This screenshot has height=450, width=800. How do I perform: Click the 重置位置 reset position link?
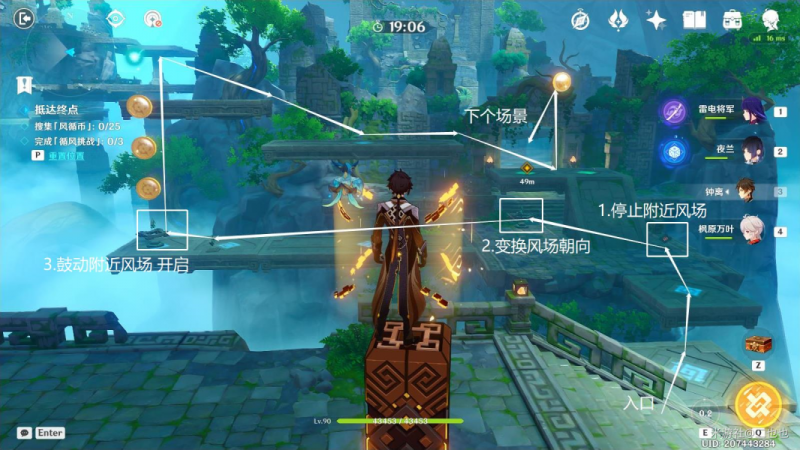click(68, 156)
